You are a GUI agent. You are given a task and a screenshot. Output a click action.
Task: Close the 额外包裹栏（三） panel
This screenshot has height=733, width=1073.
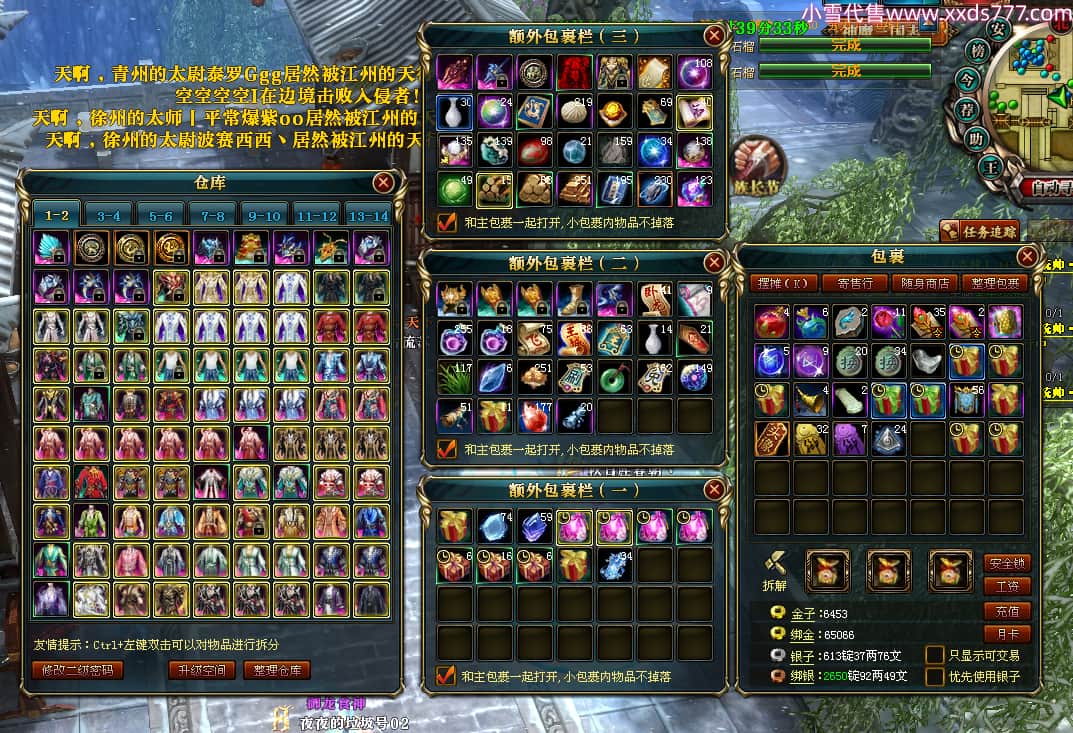(x=714, y=36)
